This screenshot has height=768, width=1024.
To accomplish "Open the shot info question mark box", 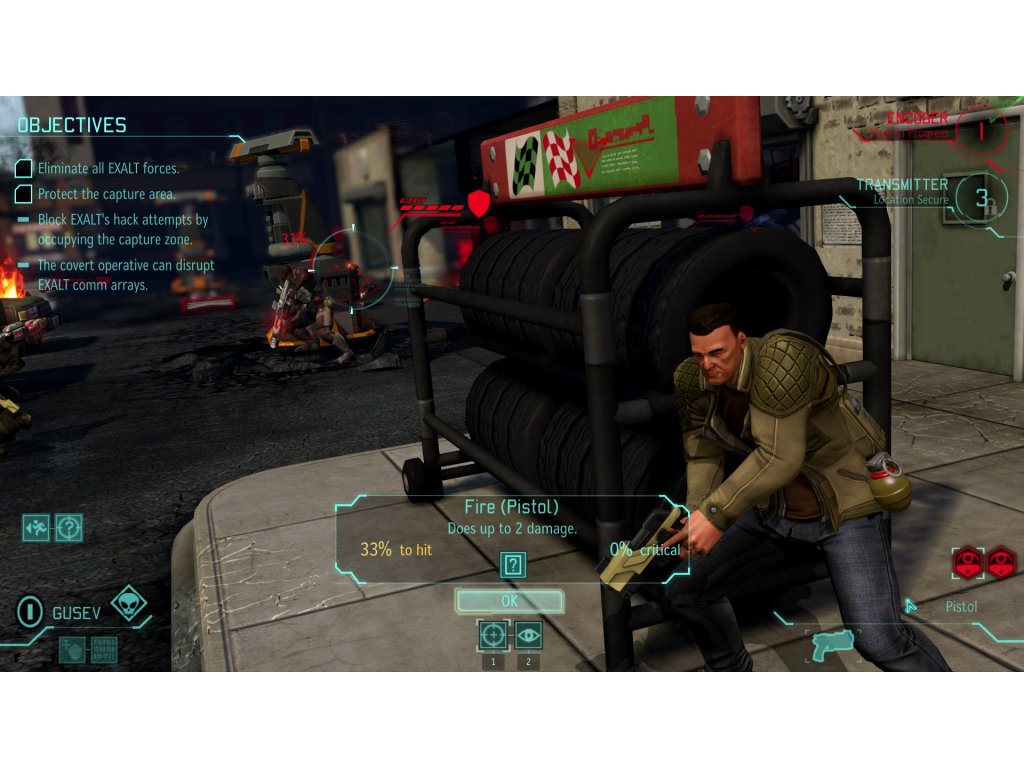I will coord(513,565).
